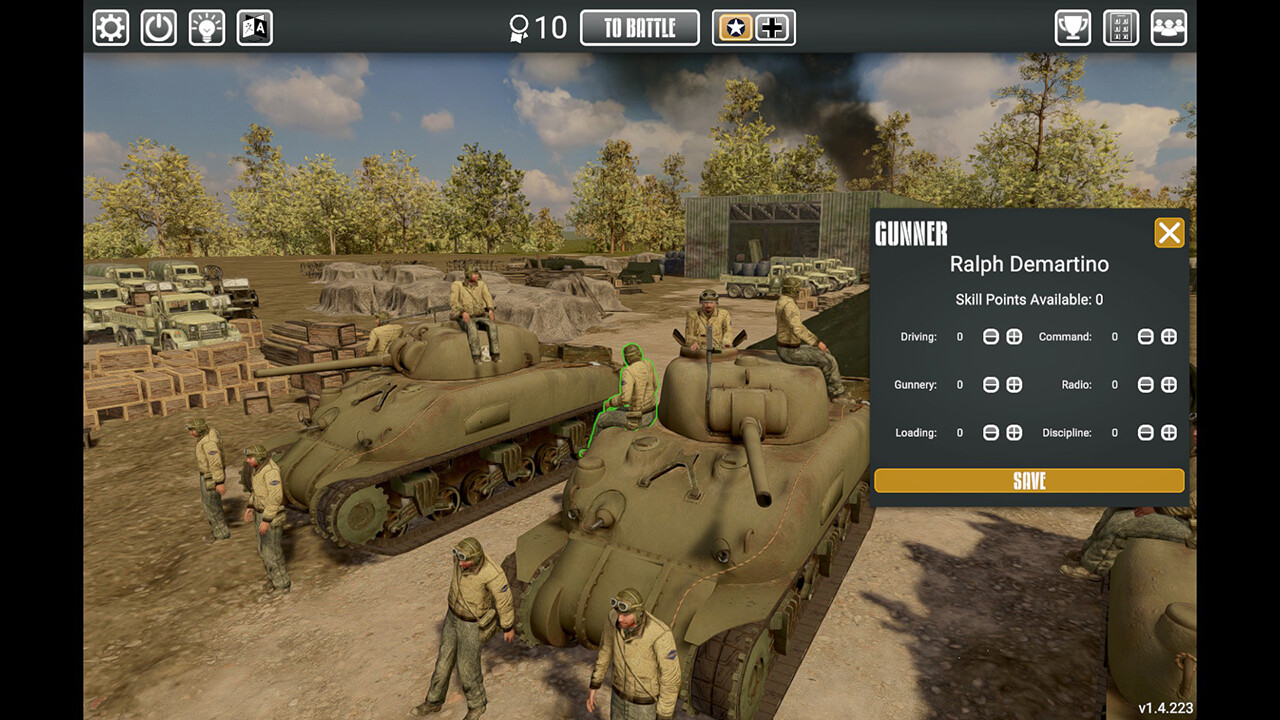This screenshot has height=720, width=1280.
Task: Decrease the Gunnery skill with minus
Action: click(x=991, y=384)
